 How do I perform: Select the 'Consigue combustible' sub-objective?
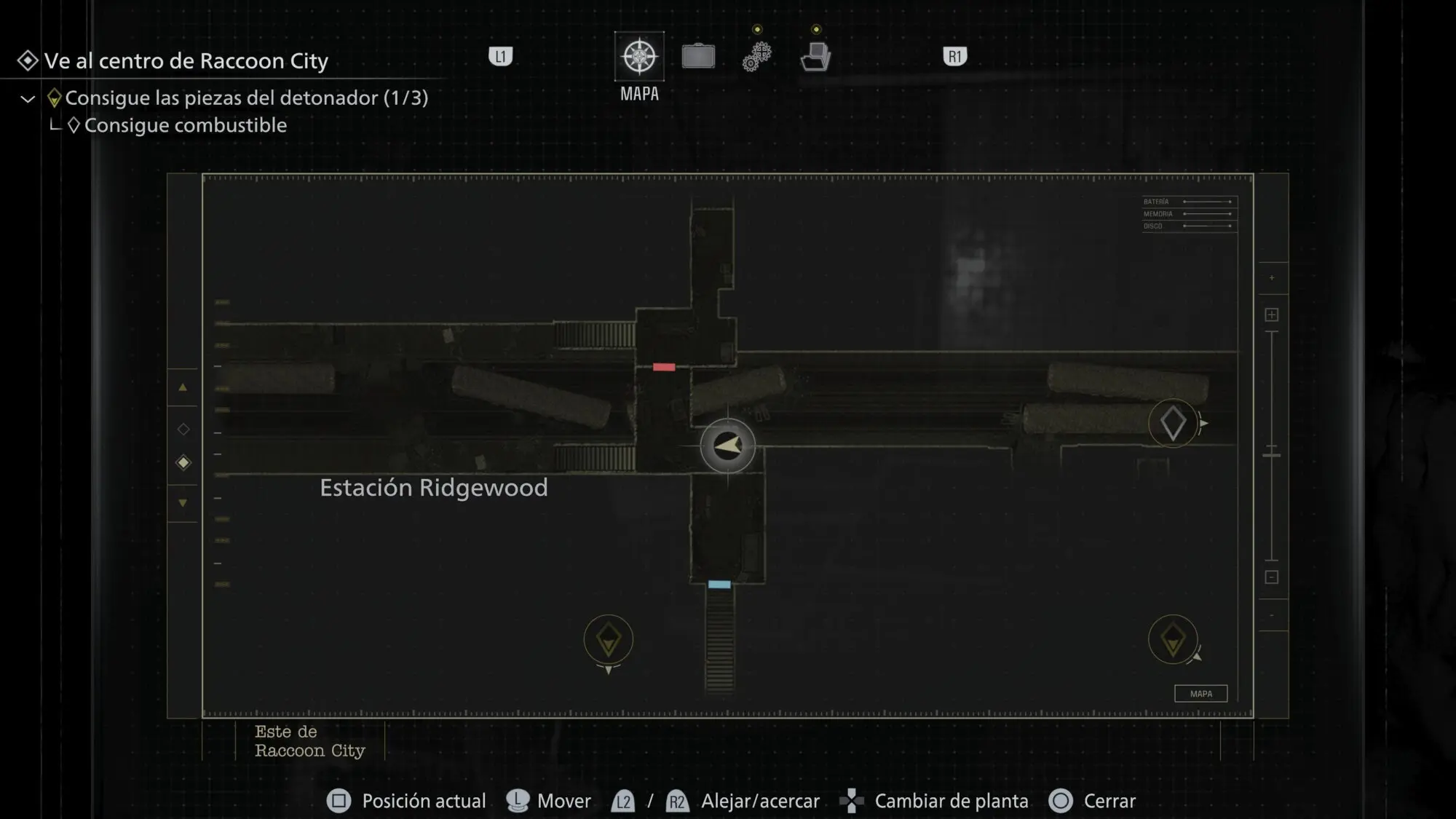coord(185,125)
